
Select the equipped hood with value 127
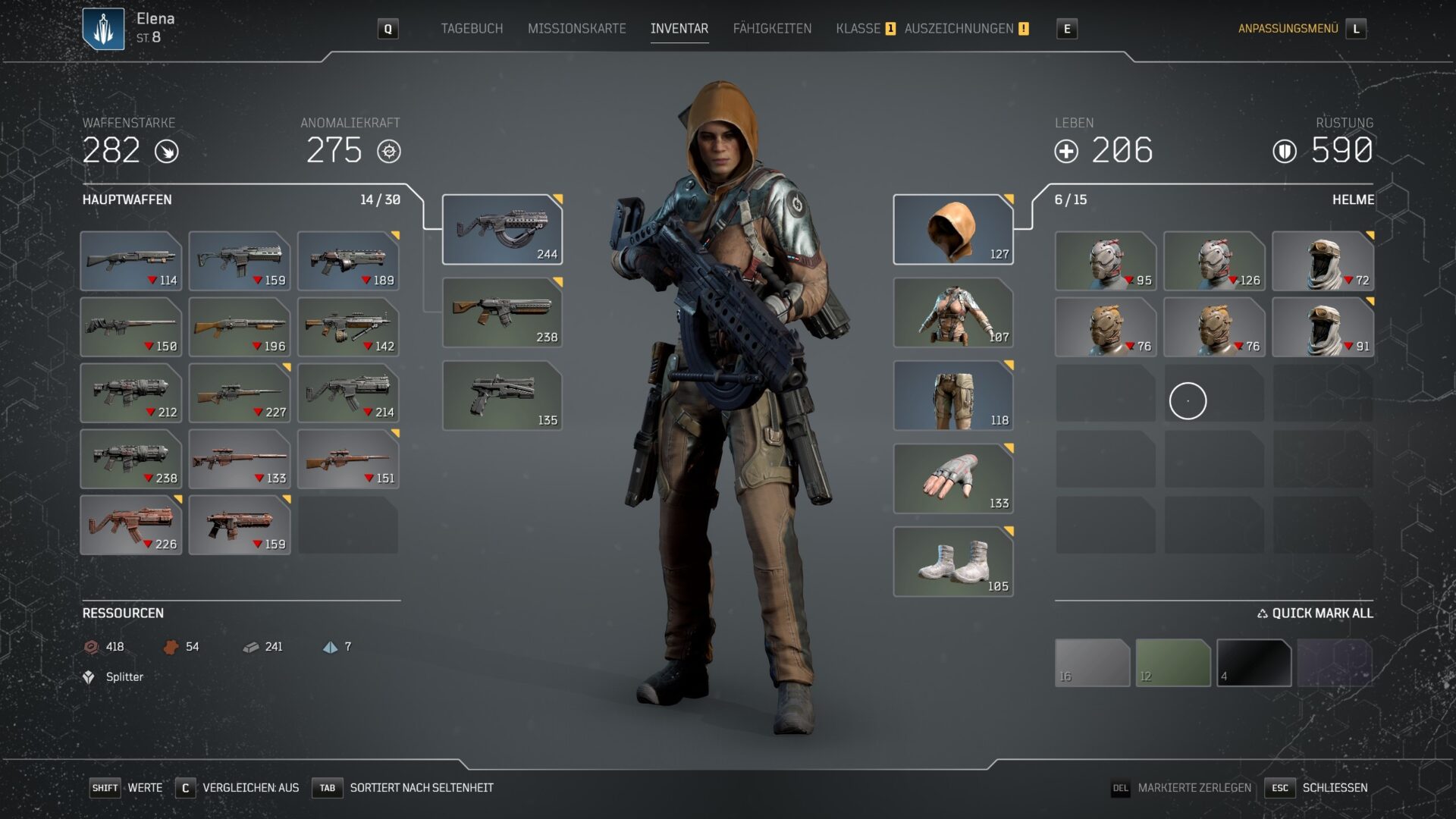click(953, 227)
